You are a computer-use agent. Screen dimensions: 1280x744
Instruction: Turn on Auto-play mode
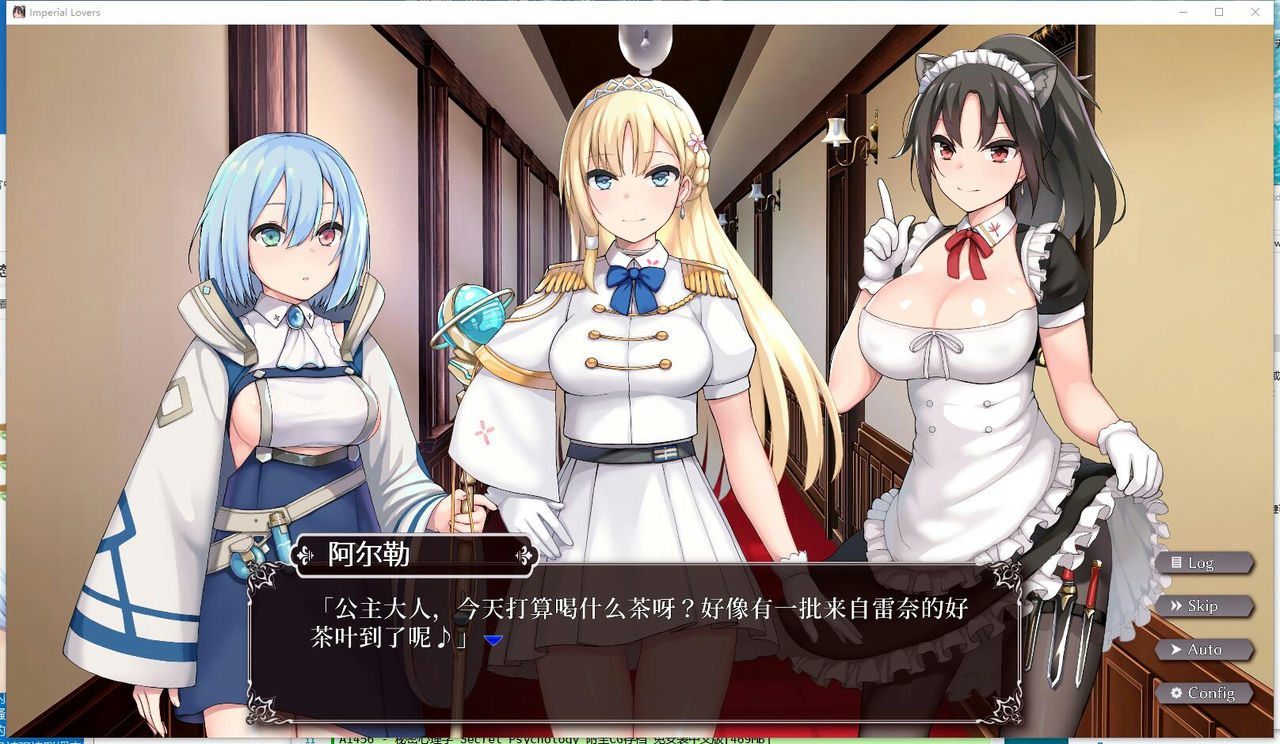point(1204,649)
